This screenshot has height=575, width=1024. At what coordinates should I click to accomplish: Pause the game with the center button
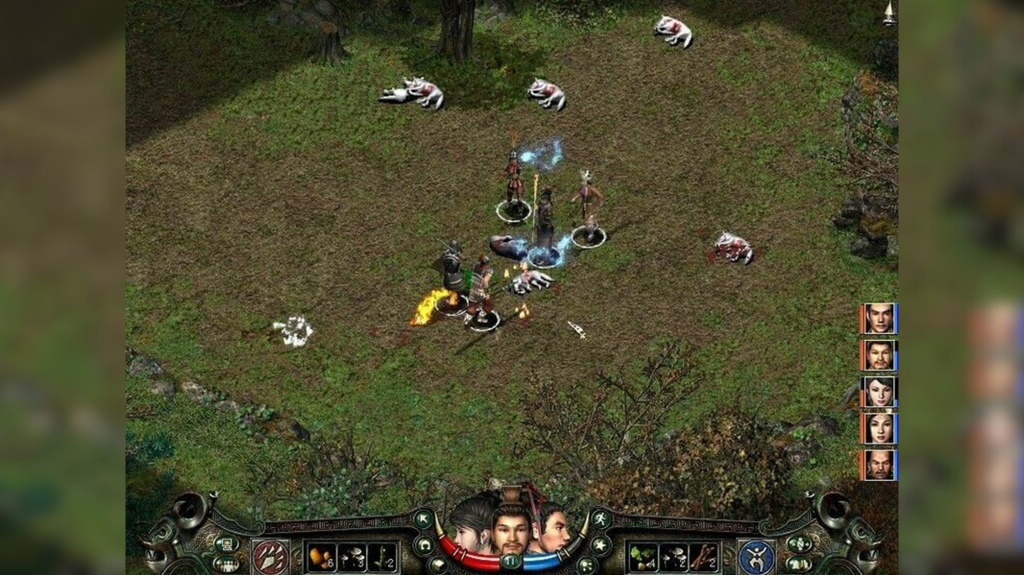511,562
